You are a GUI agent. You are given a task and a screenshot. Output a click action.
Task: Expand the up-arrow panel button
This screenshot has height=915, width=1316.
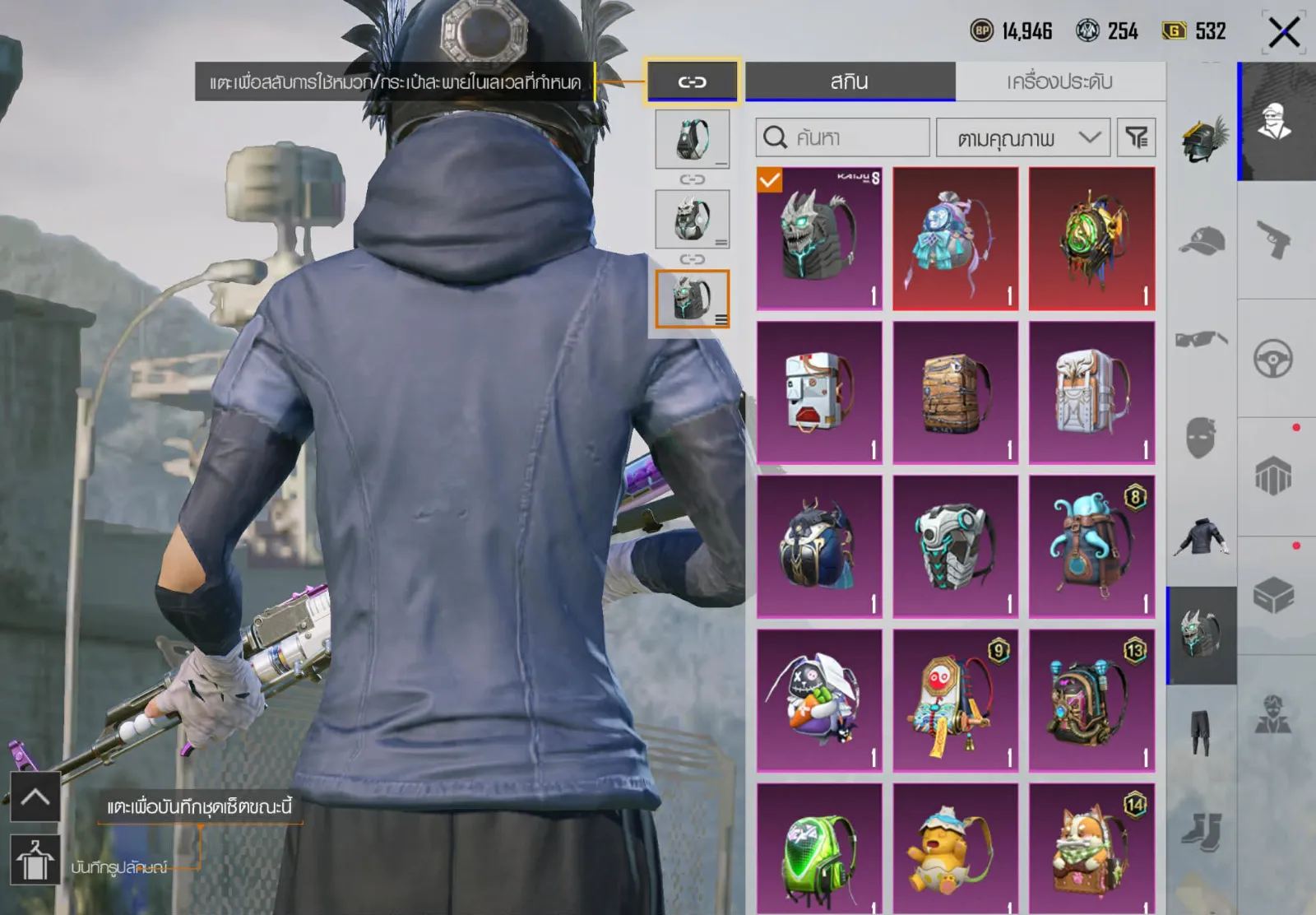coord(35,797)
